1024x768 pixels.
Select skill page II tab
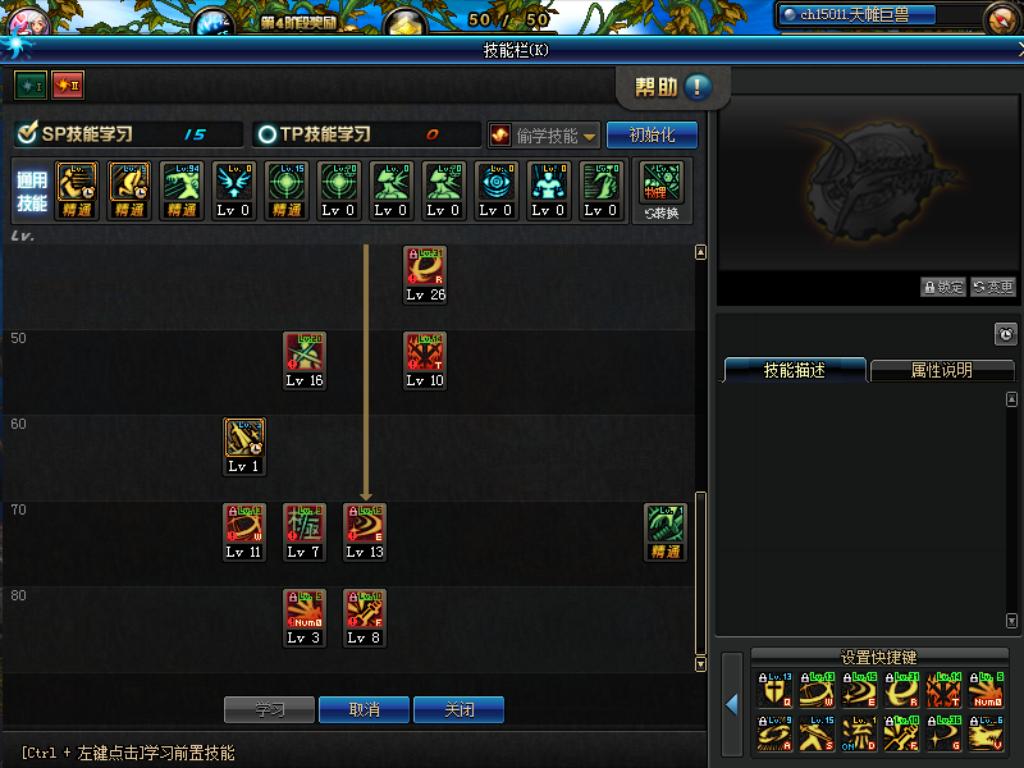pos(68,86)
